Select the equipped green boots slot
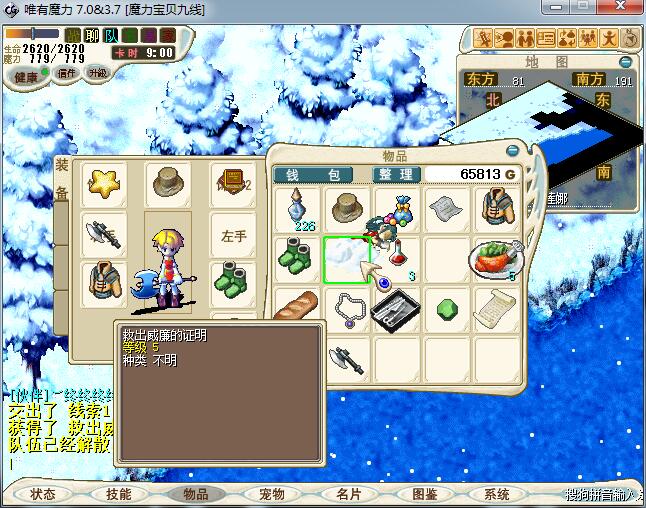This screenshot has width=646, height=508. (234, 277)
